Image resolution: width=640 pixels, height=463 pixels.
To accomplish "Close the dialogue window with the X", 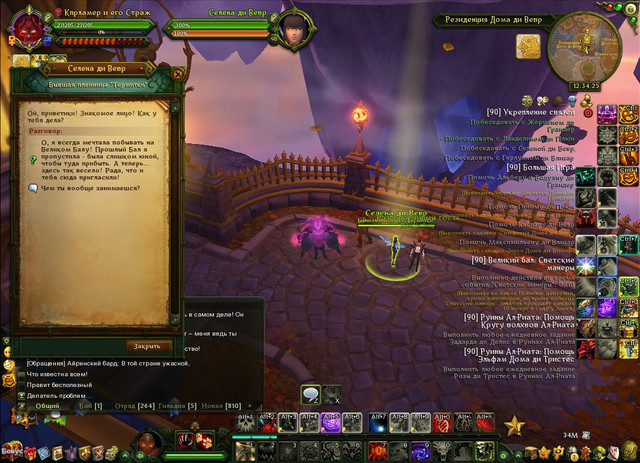I will 175,72.
